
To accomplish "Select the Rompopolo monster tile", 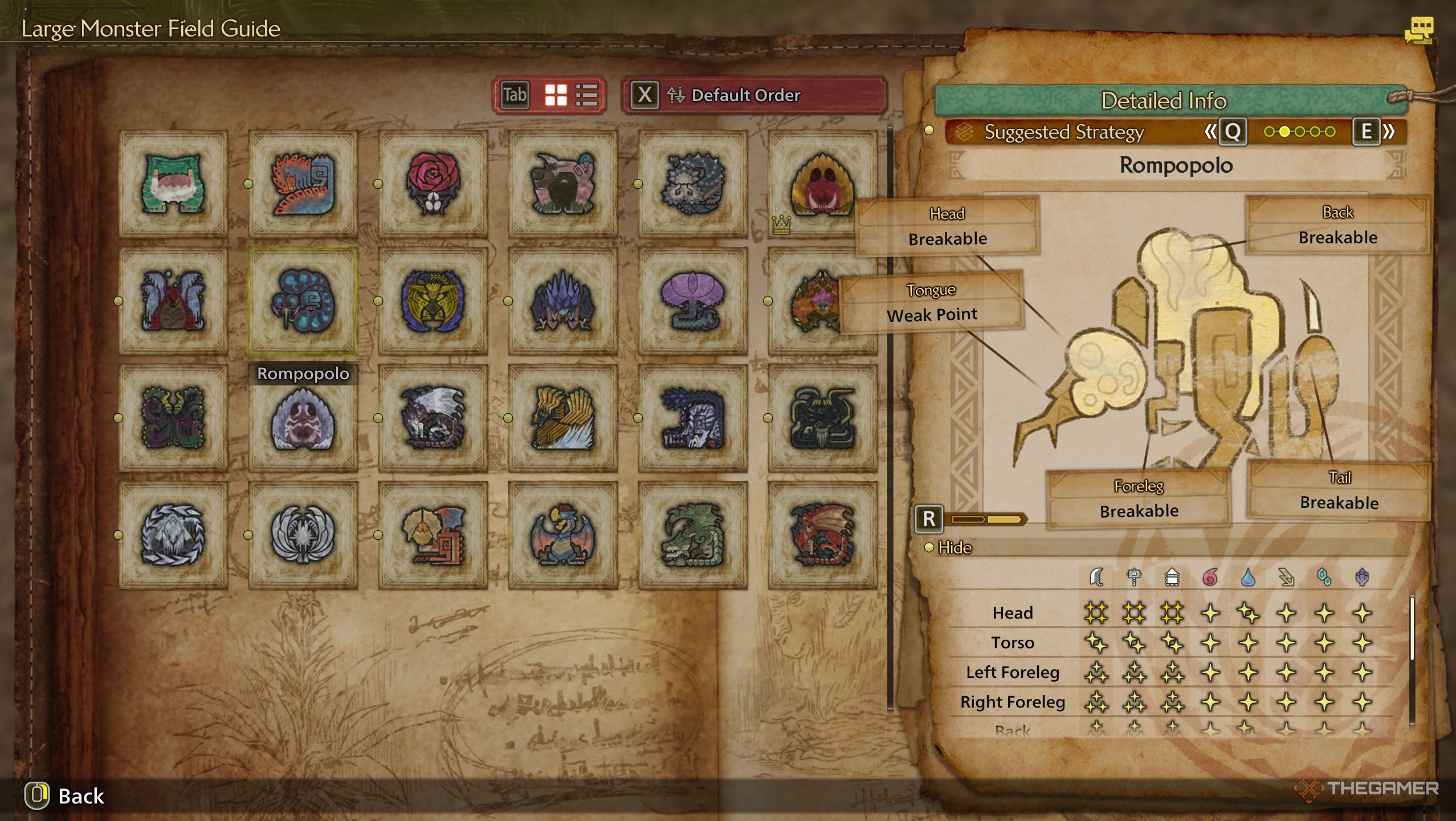I will tap(303, 301).
